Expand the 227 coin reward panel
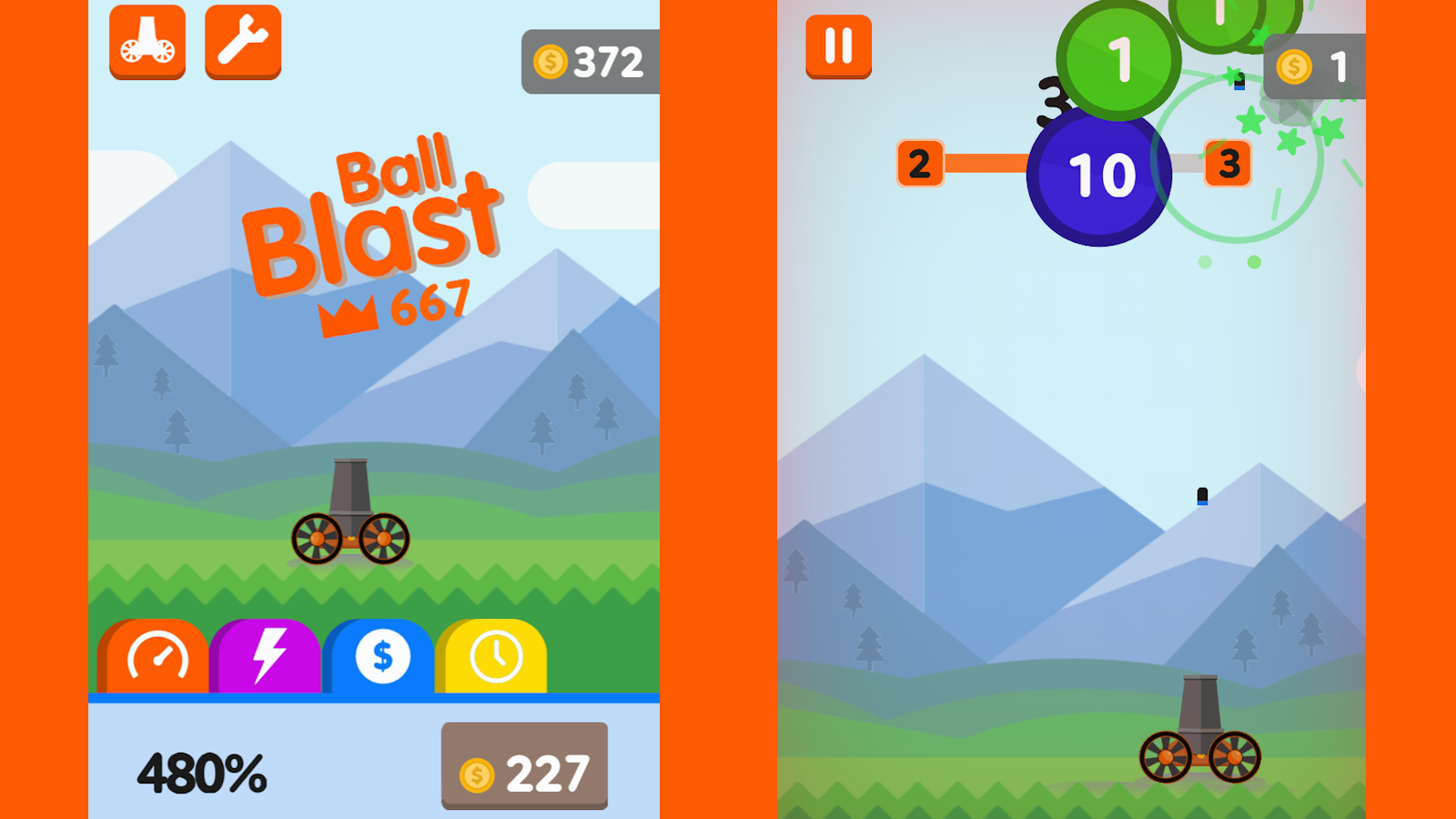This screenshot has width=1456, height=819. (524, 767)
